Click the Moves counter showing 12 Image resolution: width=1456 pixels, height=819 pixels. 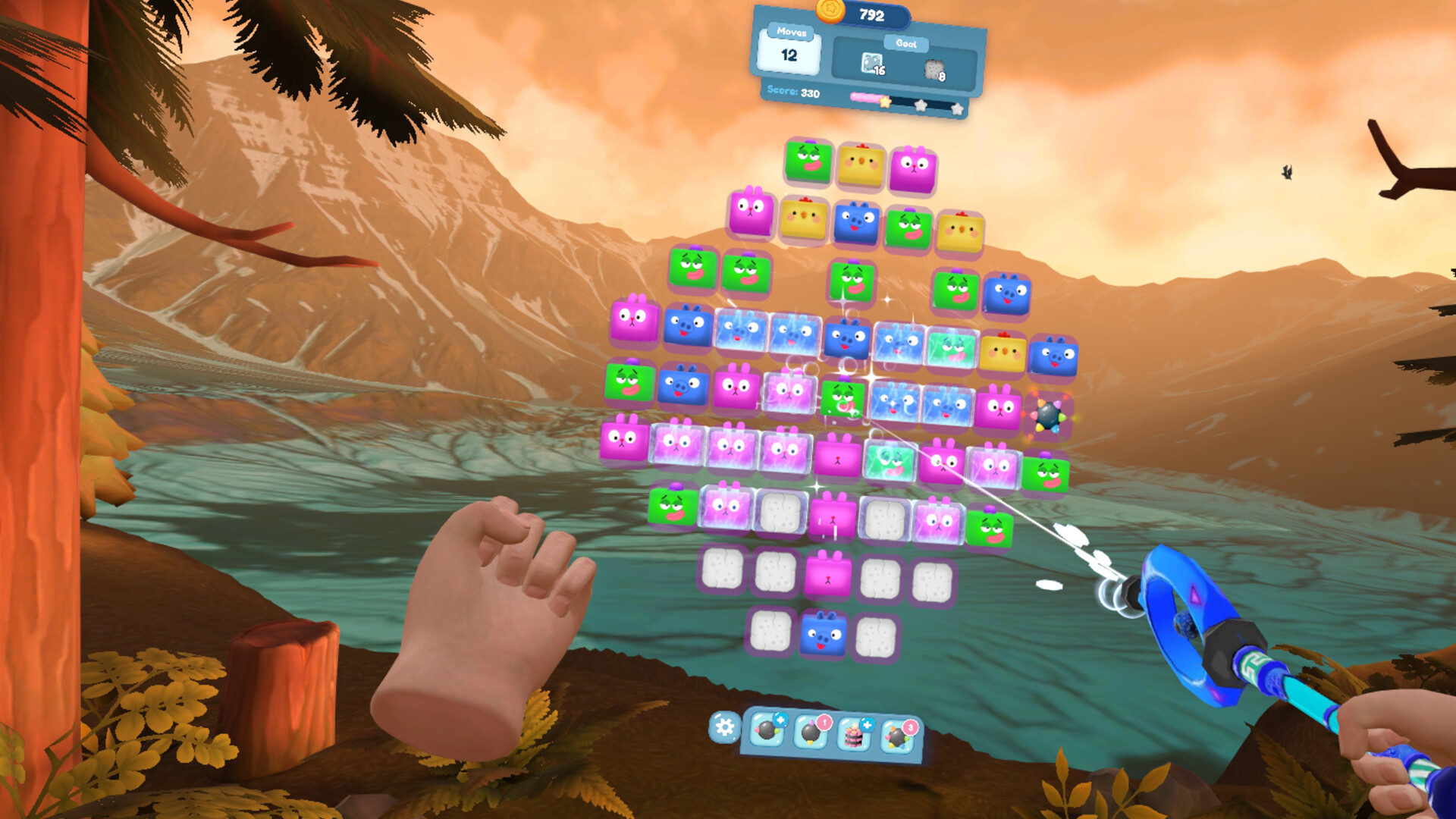click(789, 55)
